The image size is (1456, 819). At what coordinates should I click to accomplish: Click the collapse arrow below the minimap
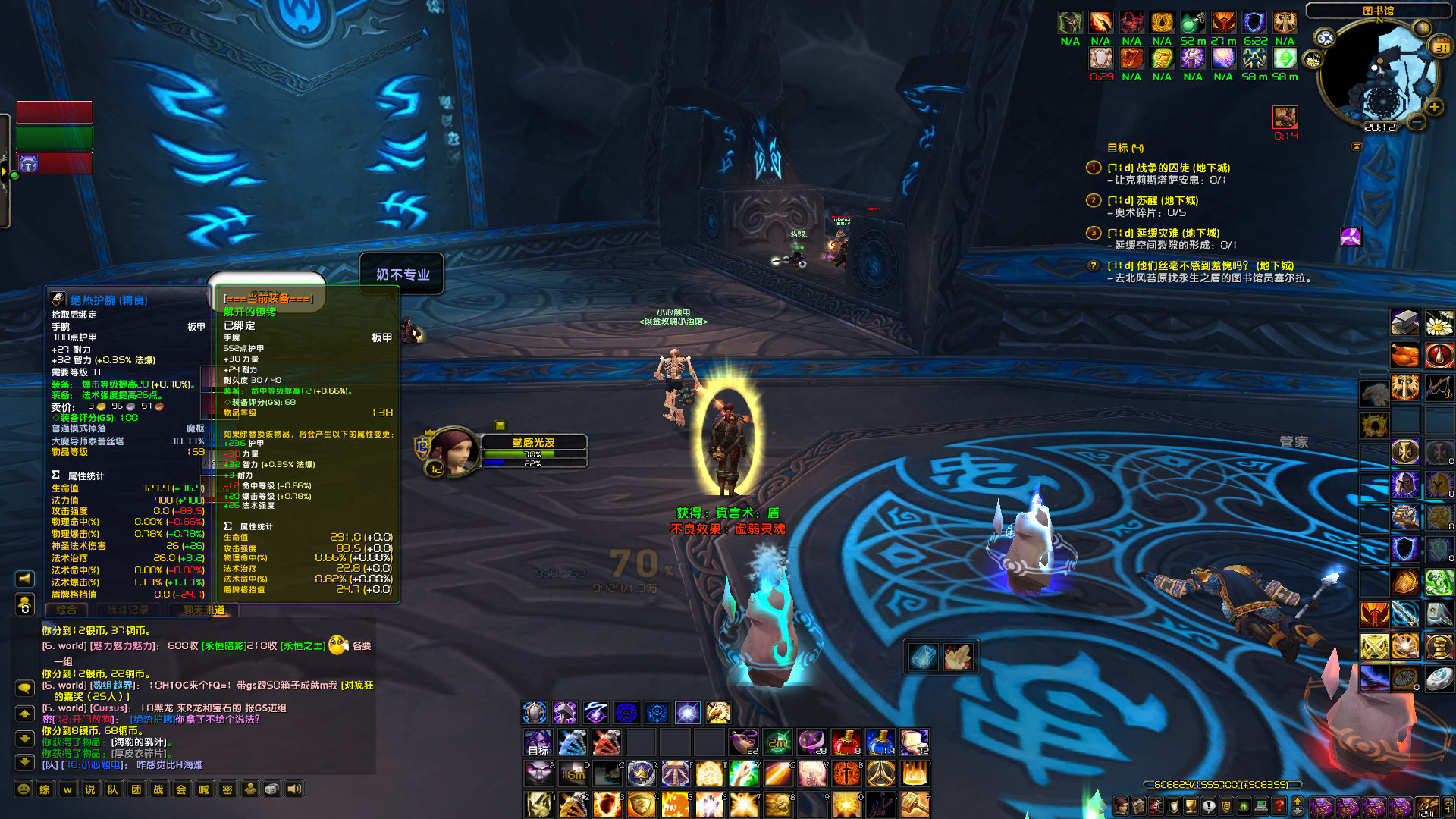pos(1357,146)
